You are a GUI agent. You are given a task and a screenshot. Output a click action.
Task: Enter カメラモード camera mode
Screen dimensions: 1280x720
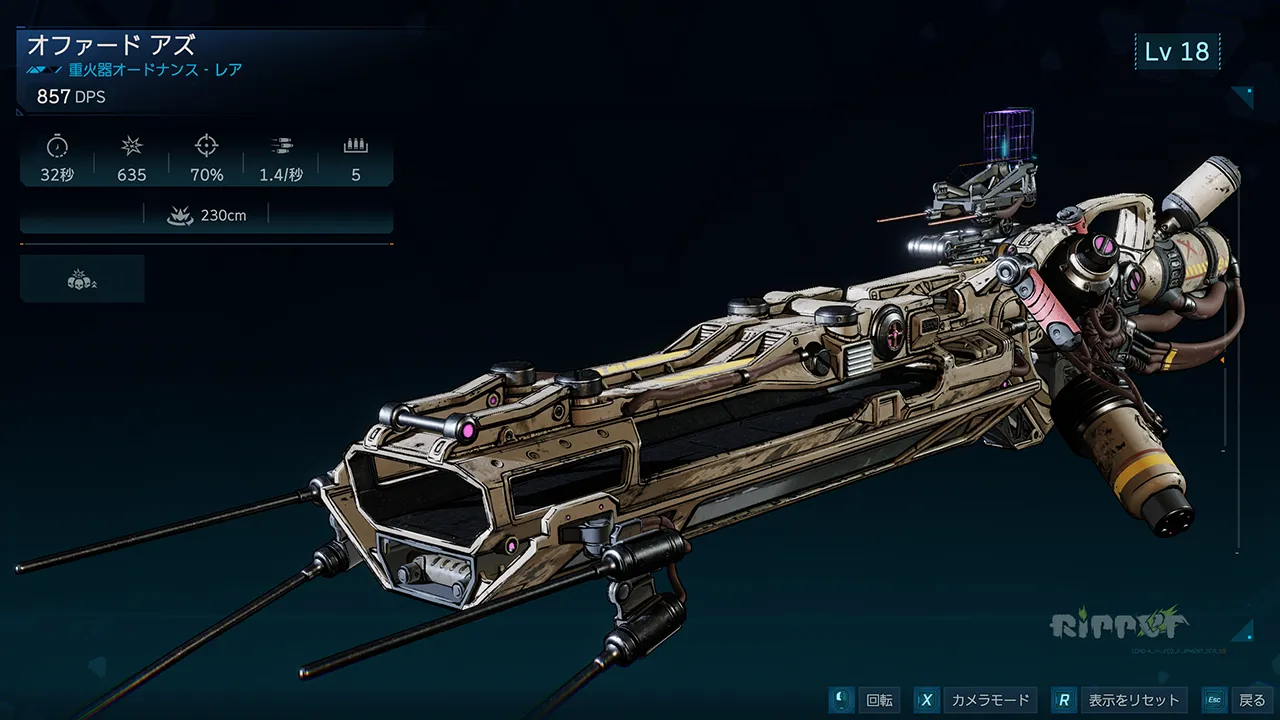(974, 700)
